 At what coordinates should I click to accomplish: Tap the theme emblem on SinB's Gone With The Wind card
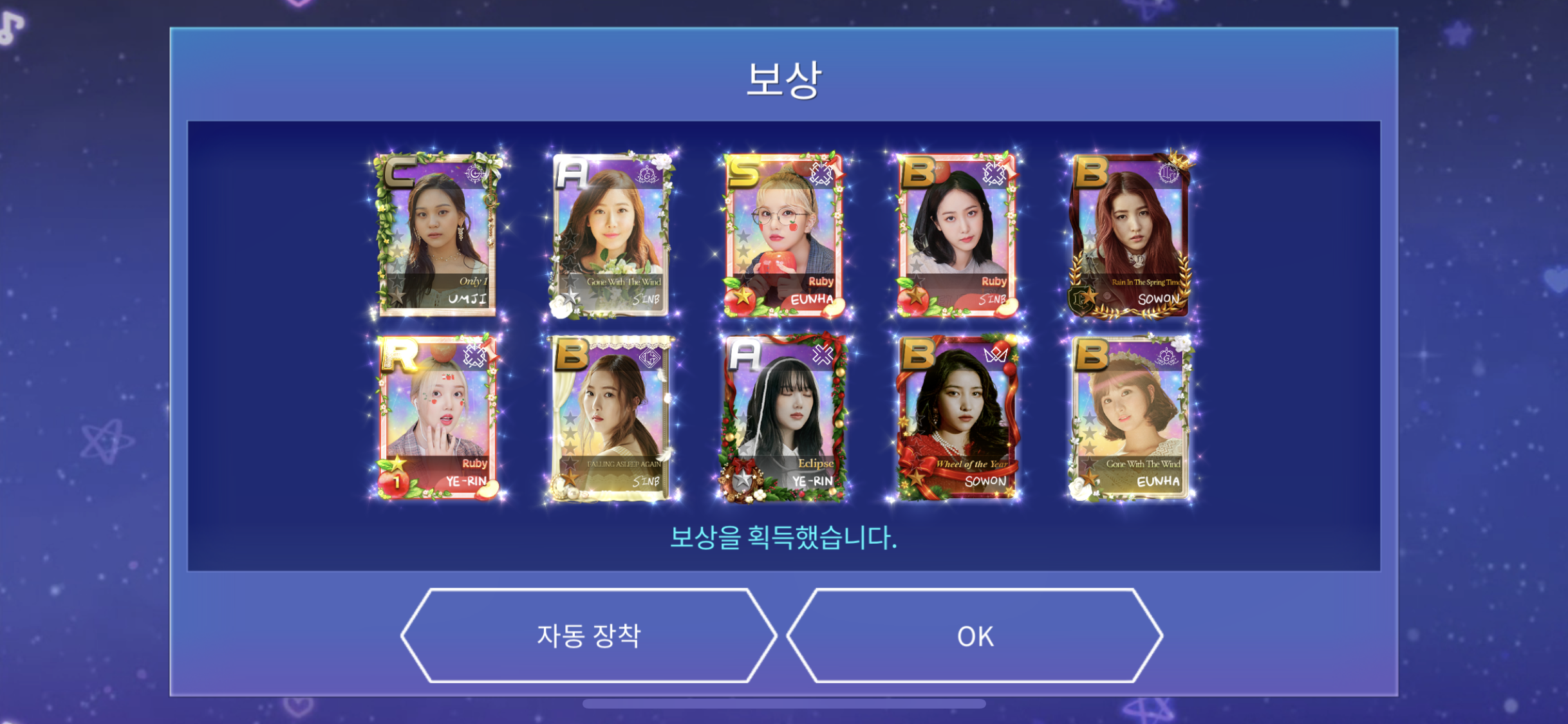pos(647,176)
